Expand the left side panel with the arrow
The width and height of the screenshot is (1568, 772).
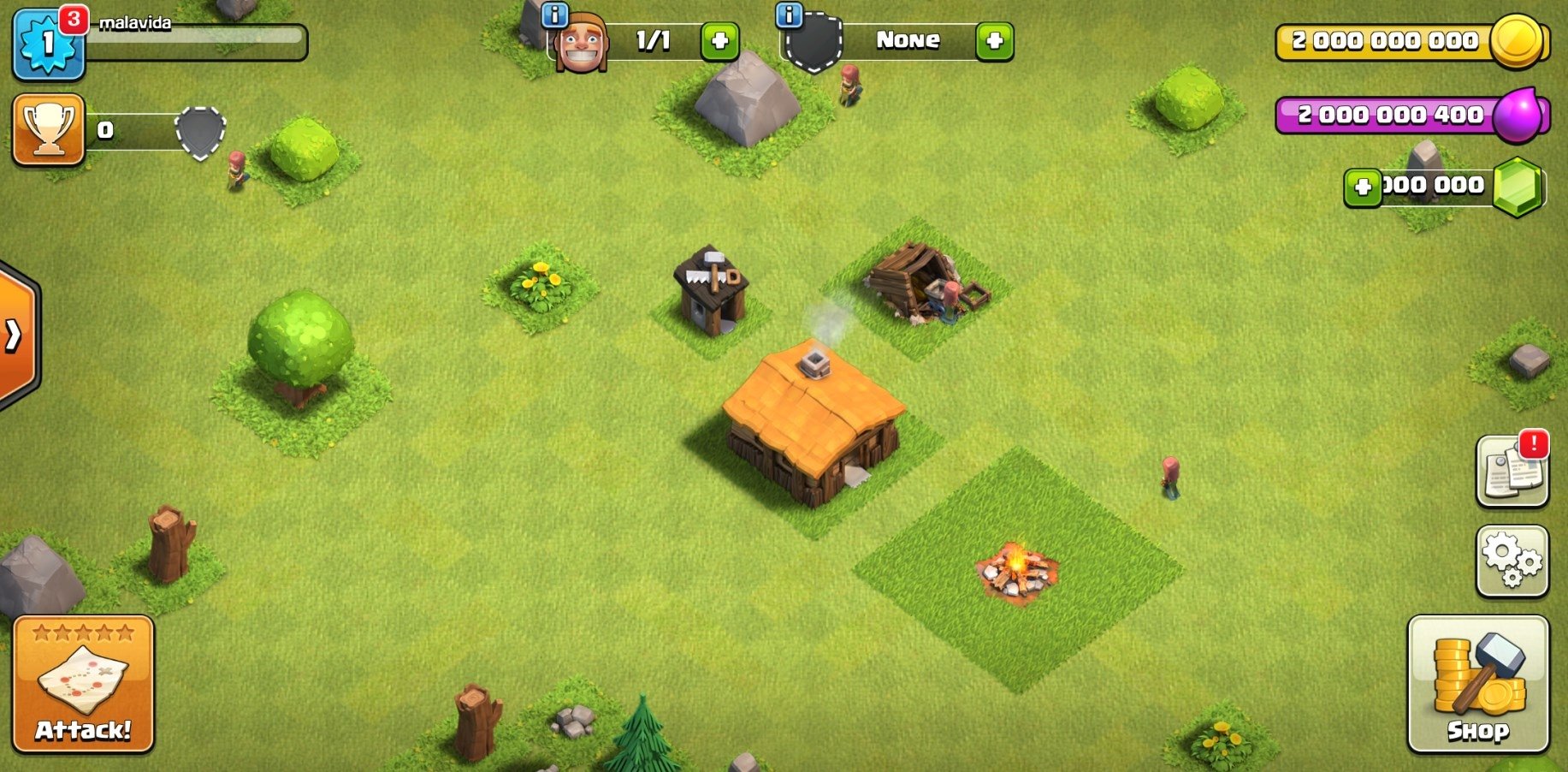pos(13,336)
